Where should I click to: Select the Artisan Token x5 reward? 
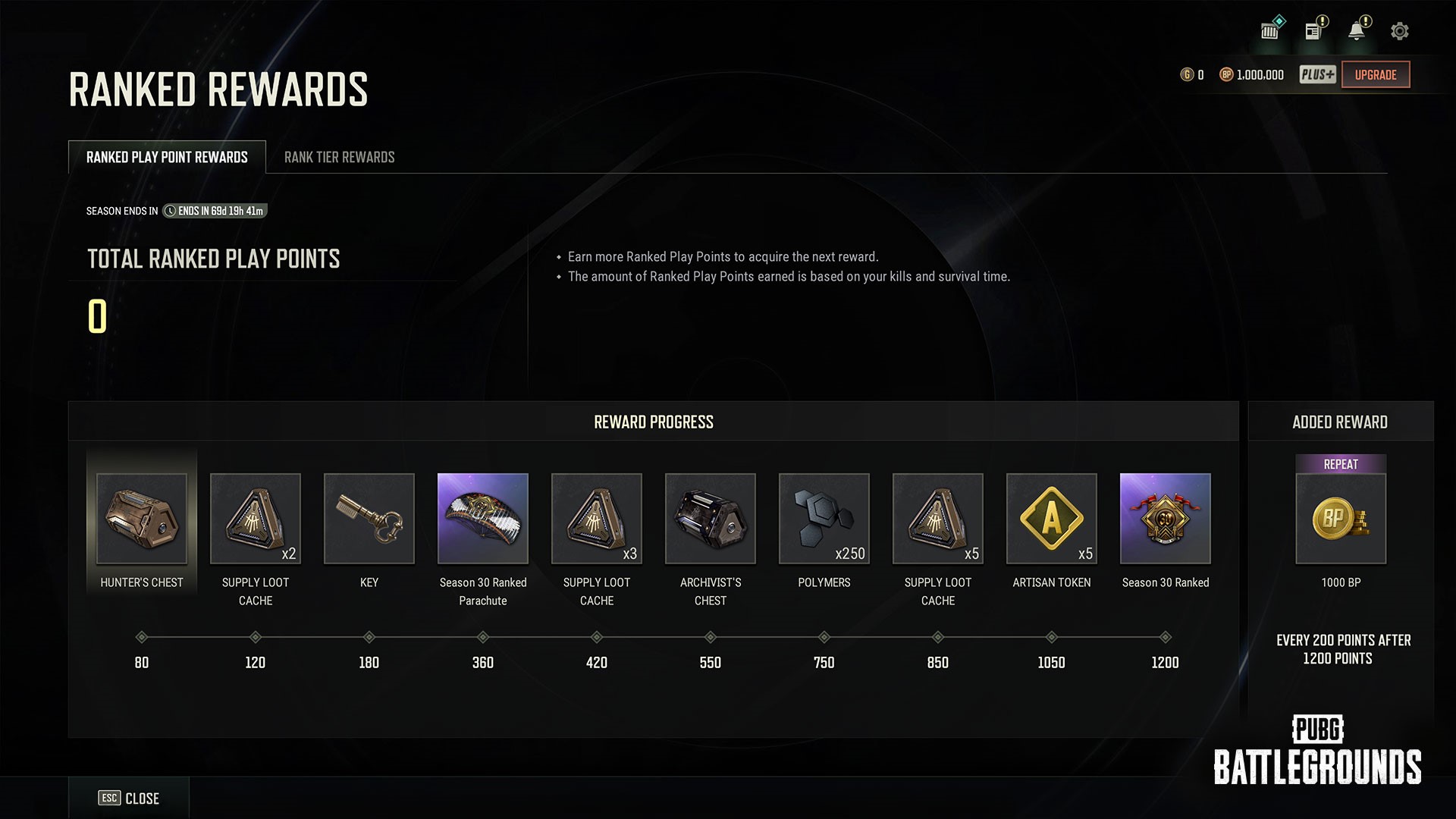[x=1052, y=519]
